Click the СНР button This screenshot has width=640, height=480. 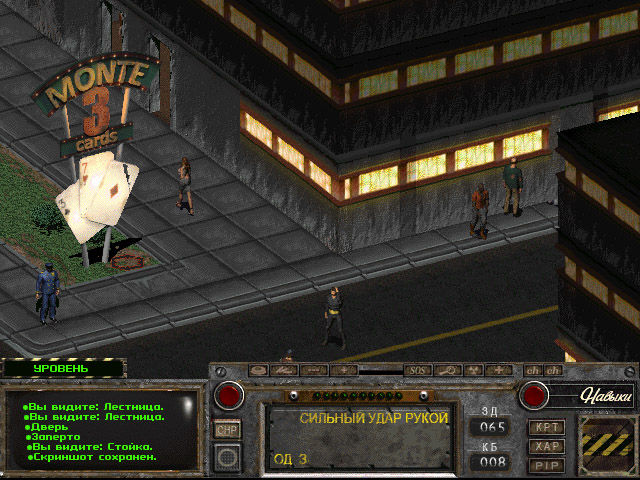coord(228,429)
